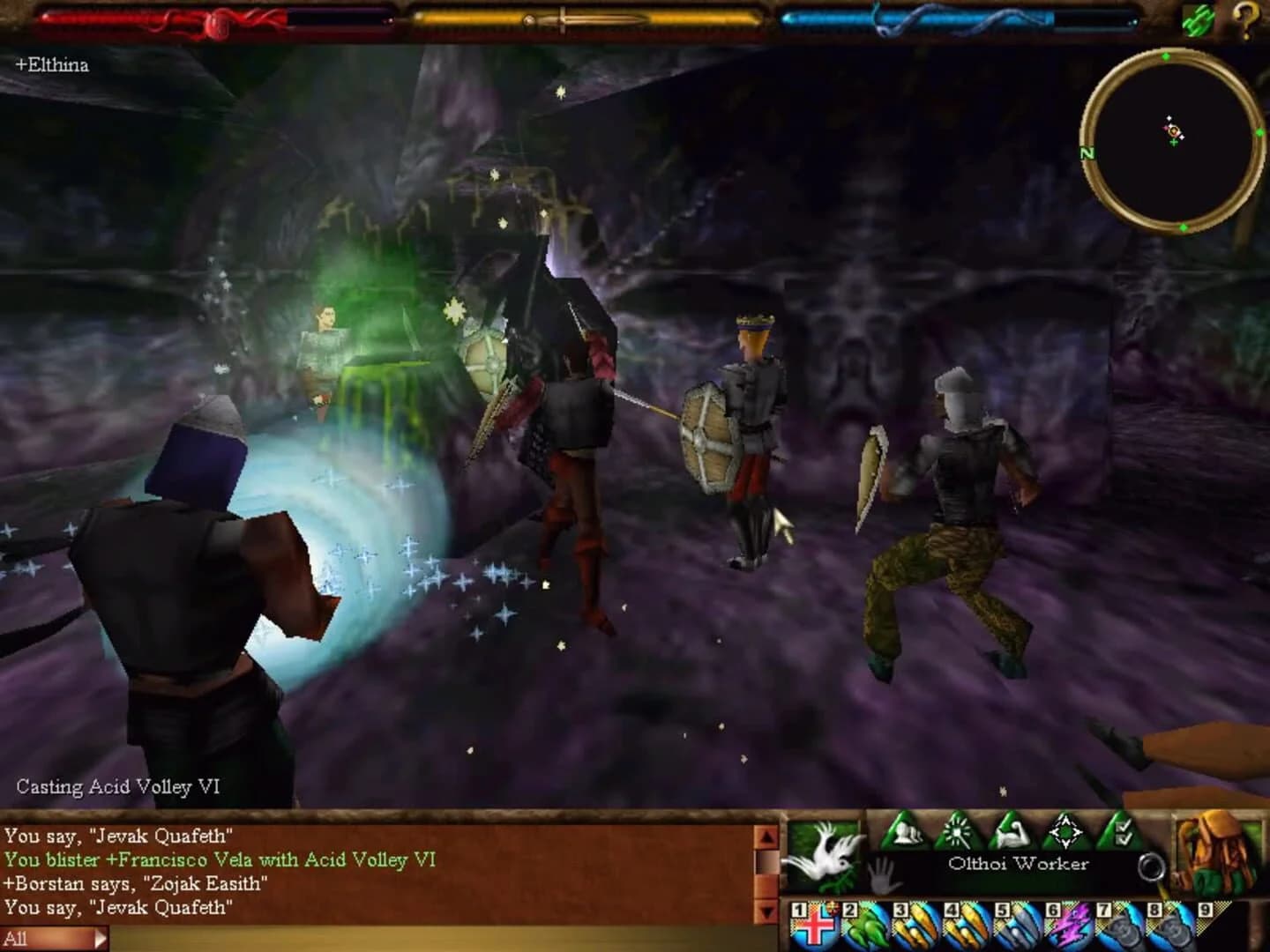Examine target using the magnifying glass icon
The image size is (1270, 952).
1152,866
